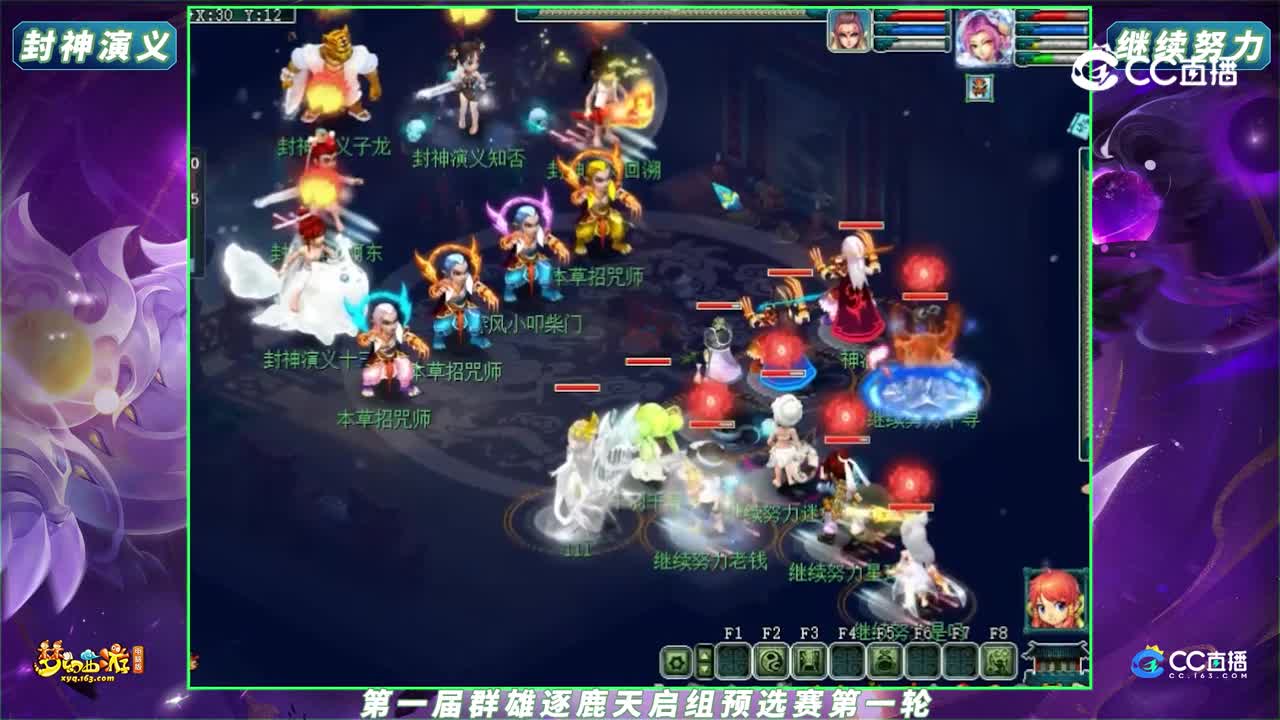Click the down arrow beside the gear icon

point(704,670)
